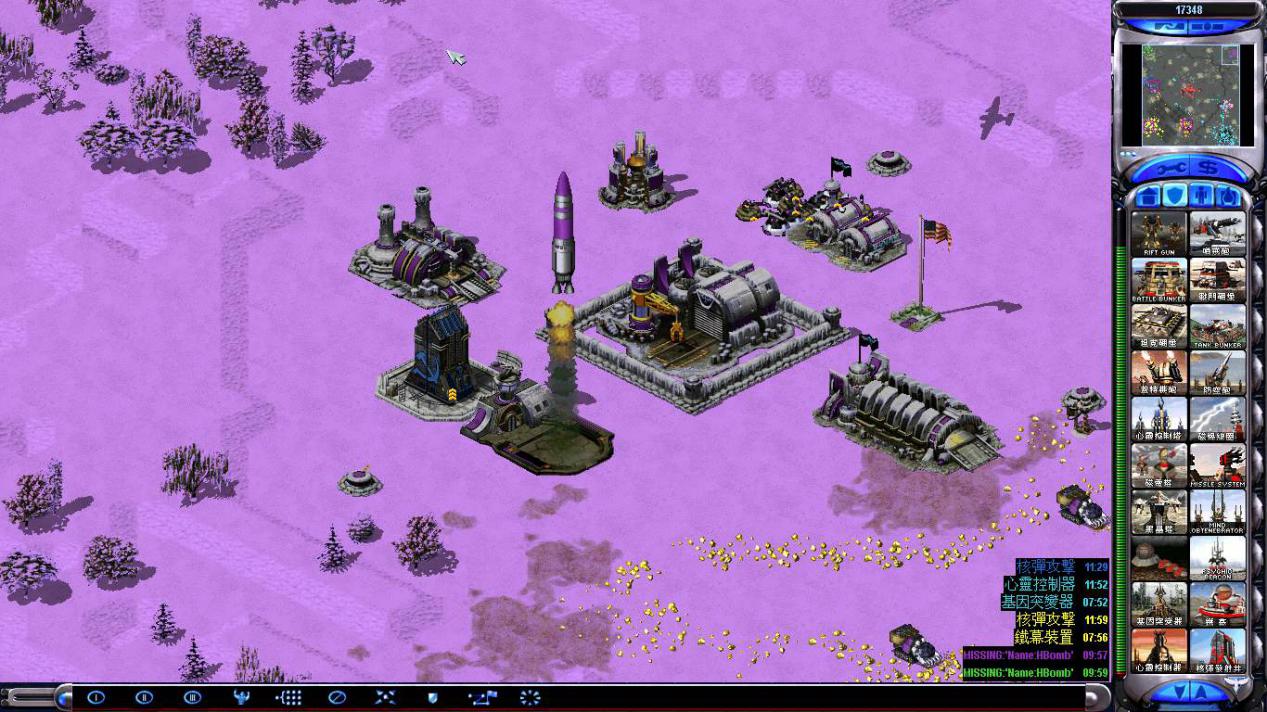Switch to the infantry build tab
The width and height of the screenshot is (1267, 712).
pyautogui.click(x=1200, y=194)
